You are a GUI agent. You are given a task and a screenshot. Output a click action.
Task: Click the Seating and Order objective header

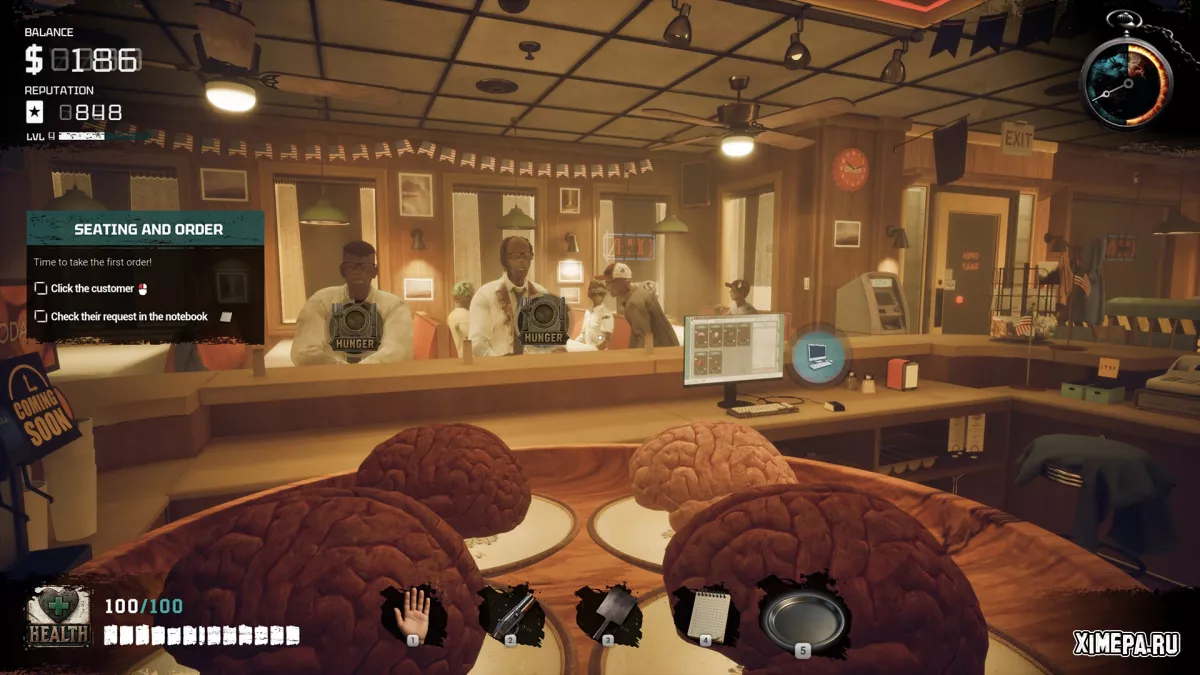coord(148,229)
